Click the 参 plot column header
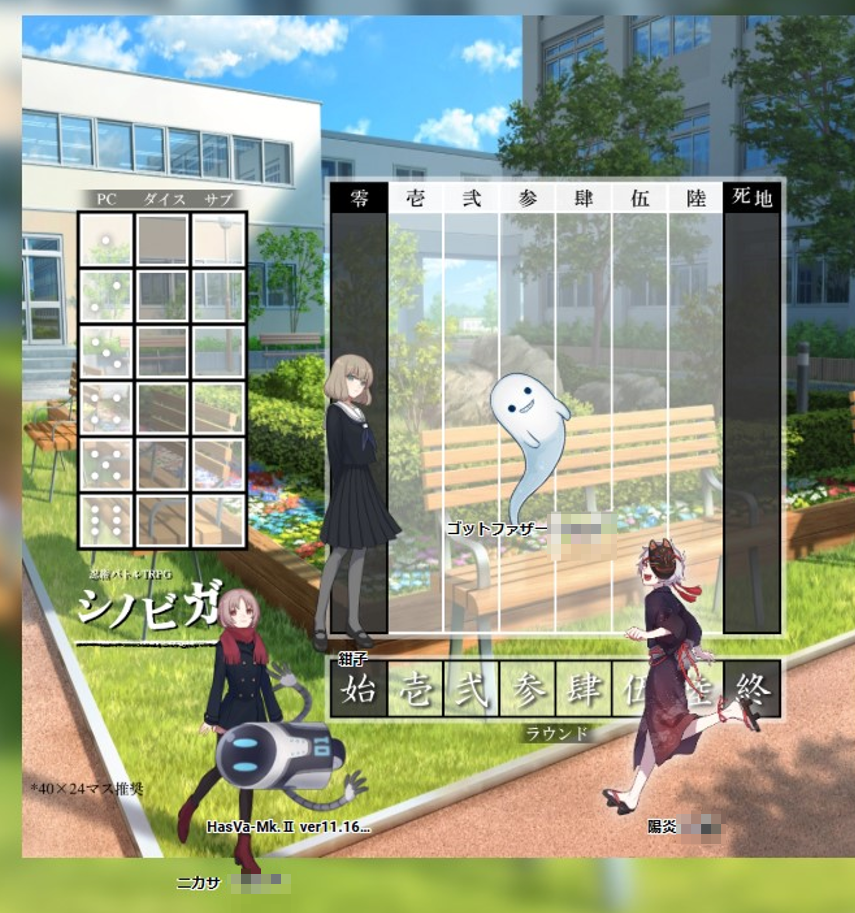The height and width of the screenshot is (913, 855). click(527, 198)
